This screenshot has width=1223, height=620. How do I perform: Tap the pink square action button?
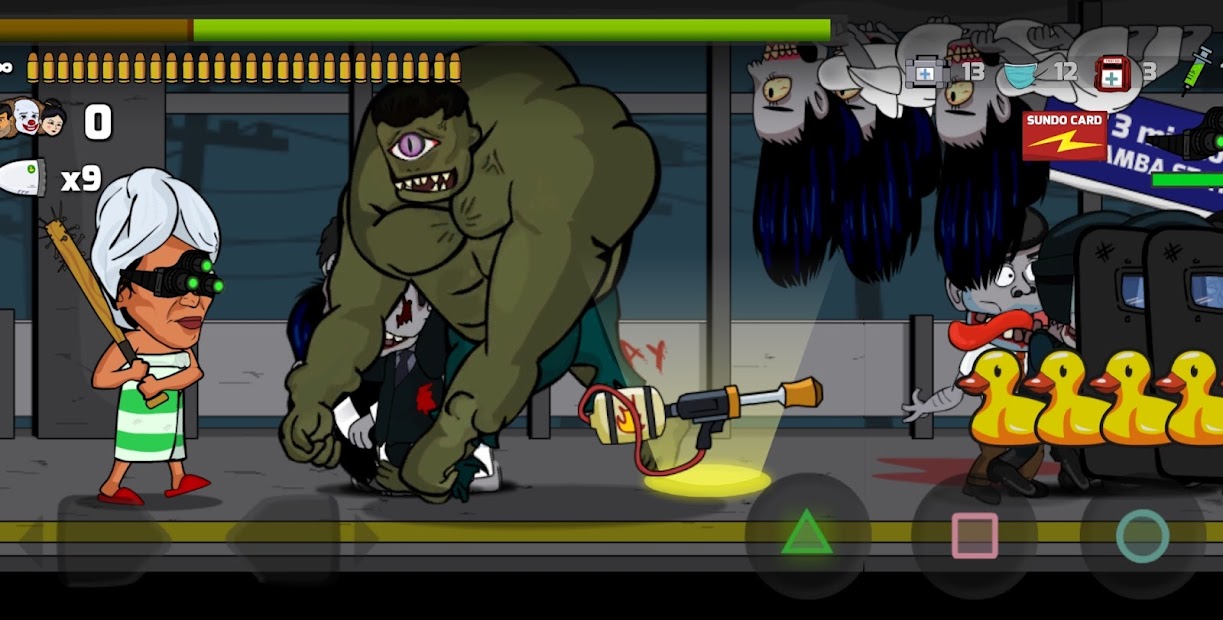click(974, 535)
